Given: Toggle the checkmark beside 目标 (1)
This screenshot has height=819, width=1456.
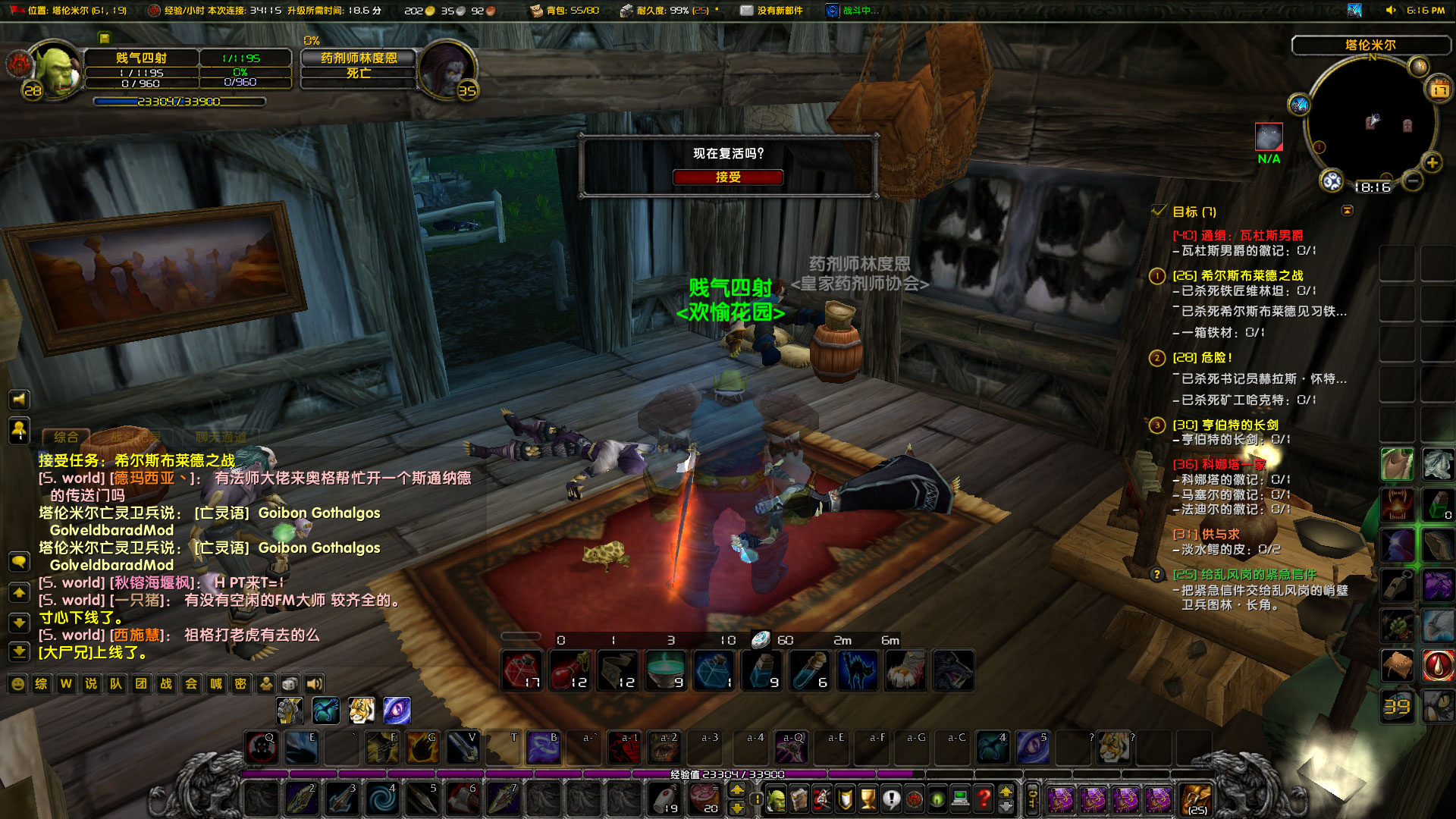Looking at the screenshot, I should tap(1159, 211).
